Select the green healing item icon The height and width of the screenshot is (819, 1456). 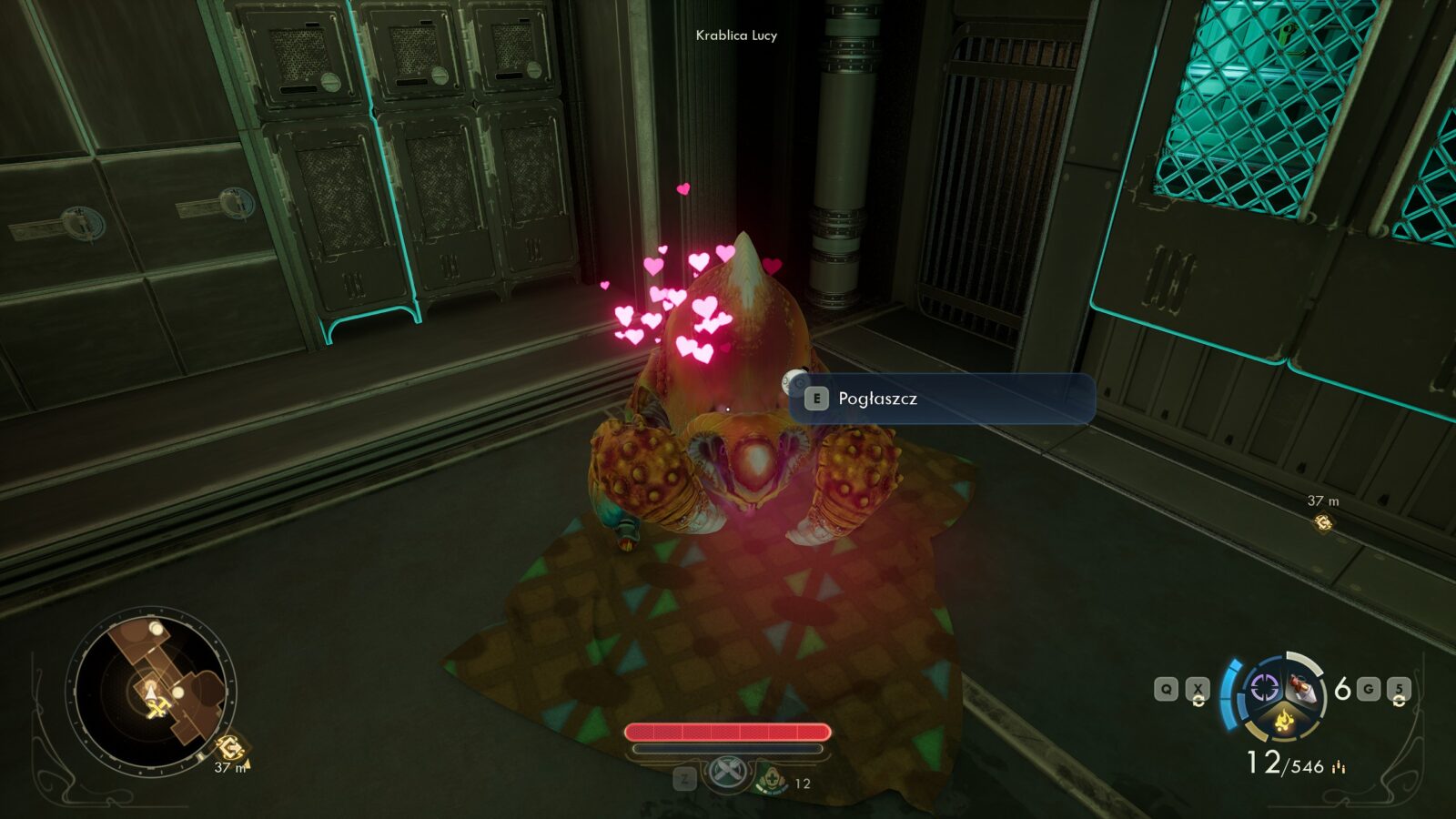click(772, 780)
